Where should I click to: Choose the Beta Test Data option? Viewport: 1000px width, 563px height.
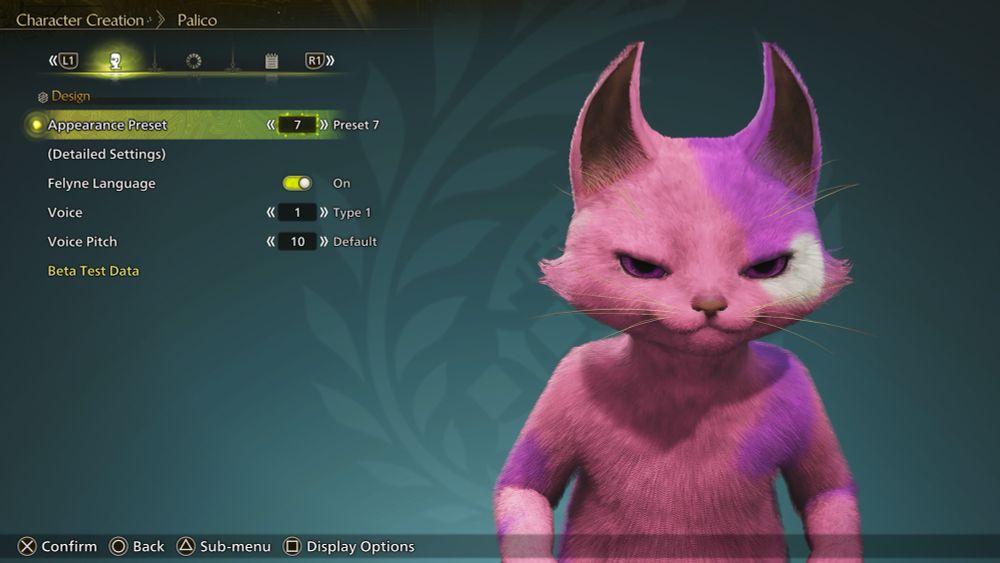(x=93, y=271)
